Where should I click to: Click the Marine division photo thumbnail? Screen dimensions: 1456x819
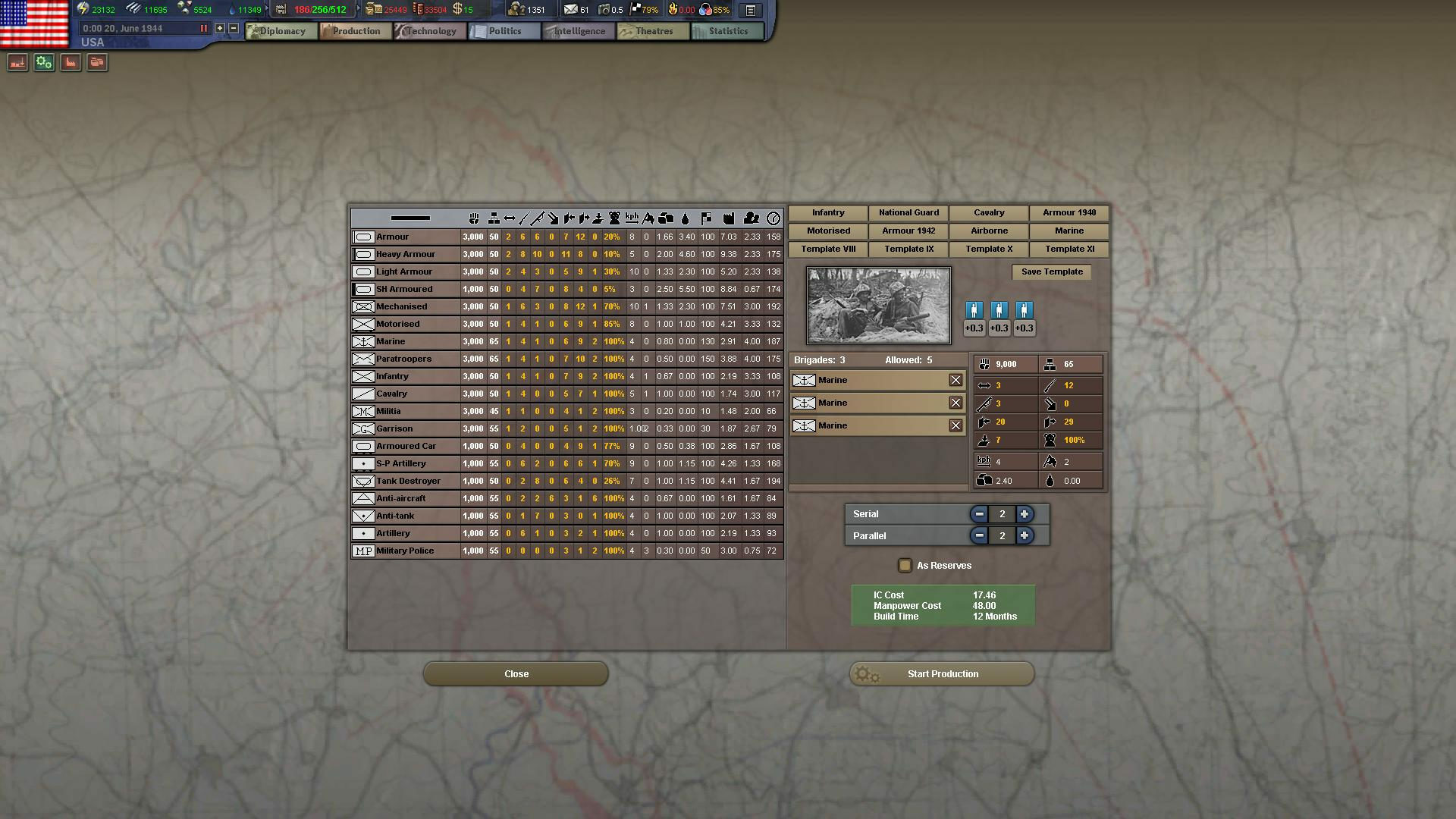877,305
